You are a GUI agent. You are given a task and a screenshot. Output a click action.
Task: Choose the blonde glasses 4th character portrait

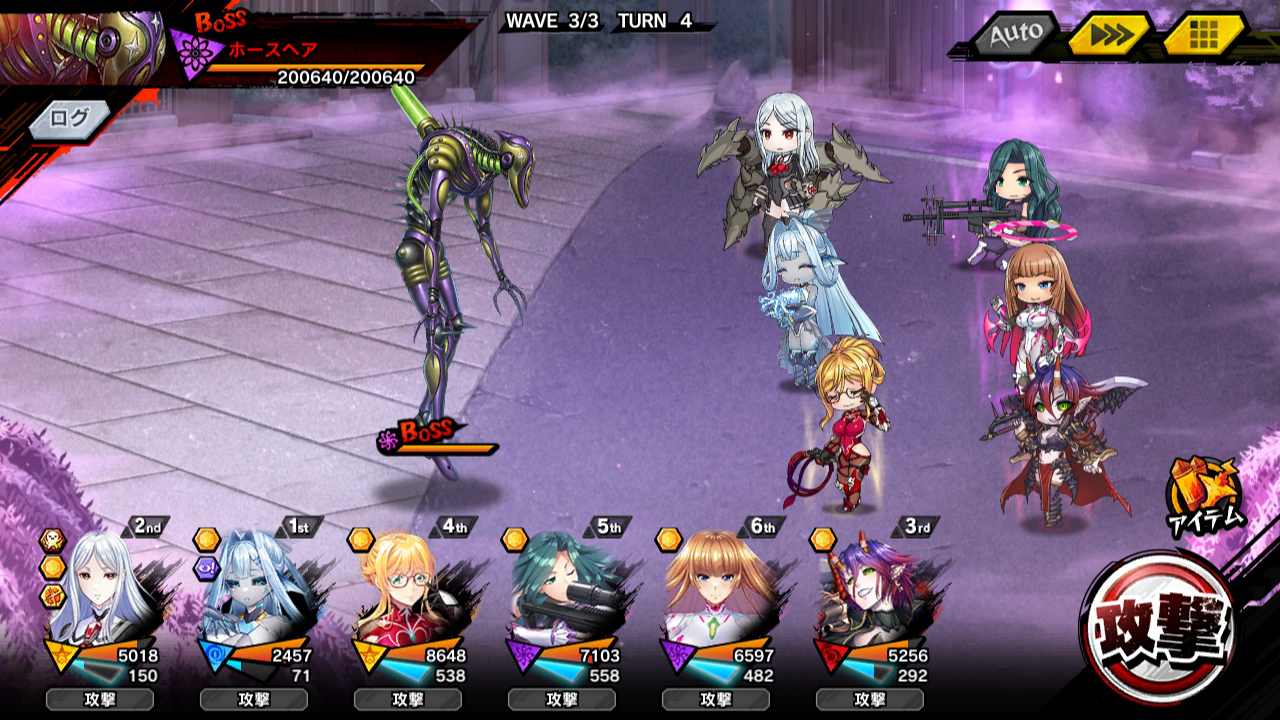[x=412, y=590]
